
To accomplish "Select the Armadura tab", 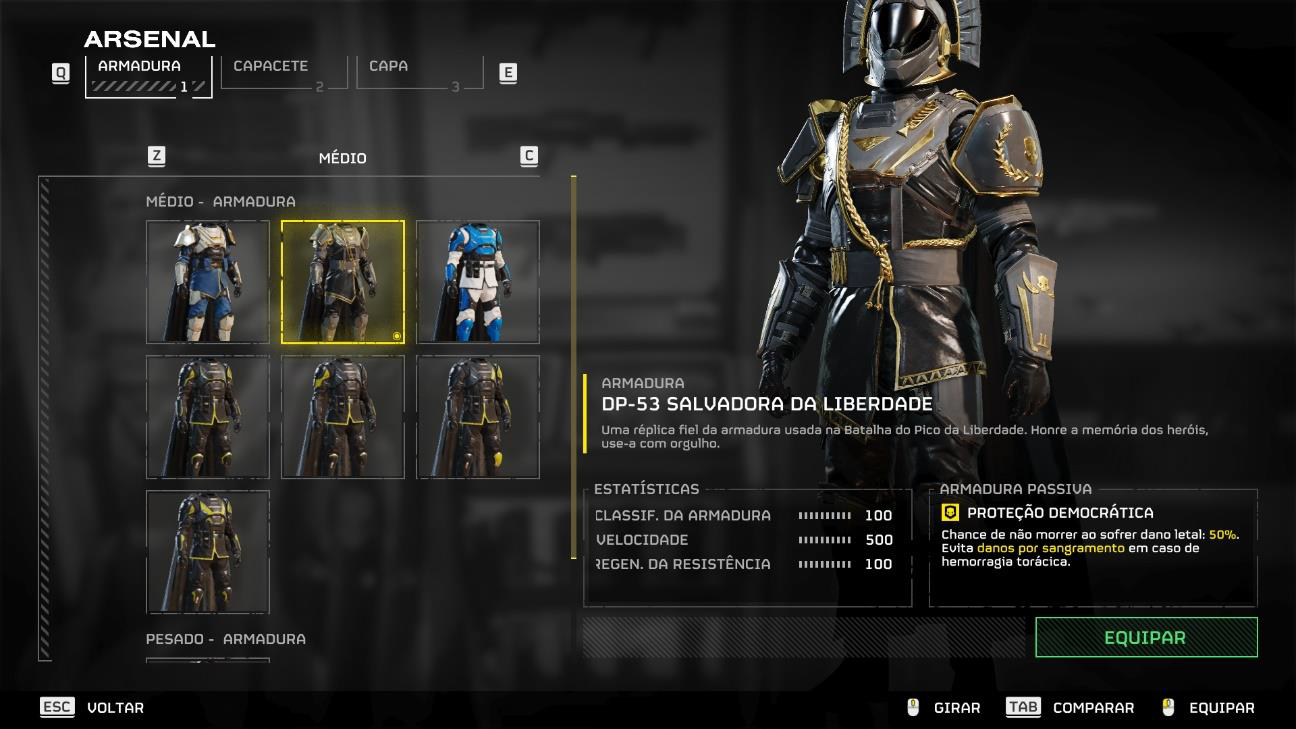I will tap(149, 75).
